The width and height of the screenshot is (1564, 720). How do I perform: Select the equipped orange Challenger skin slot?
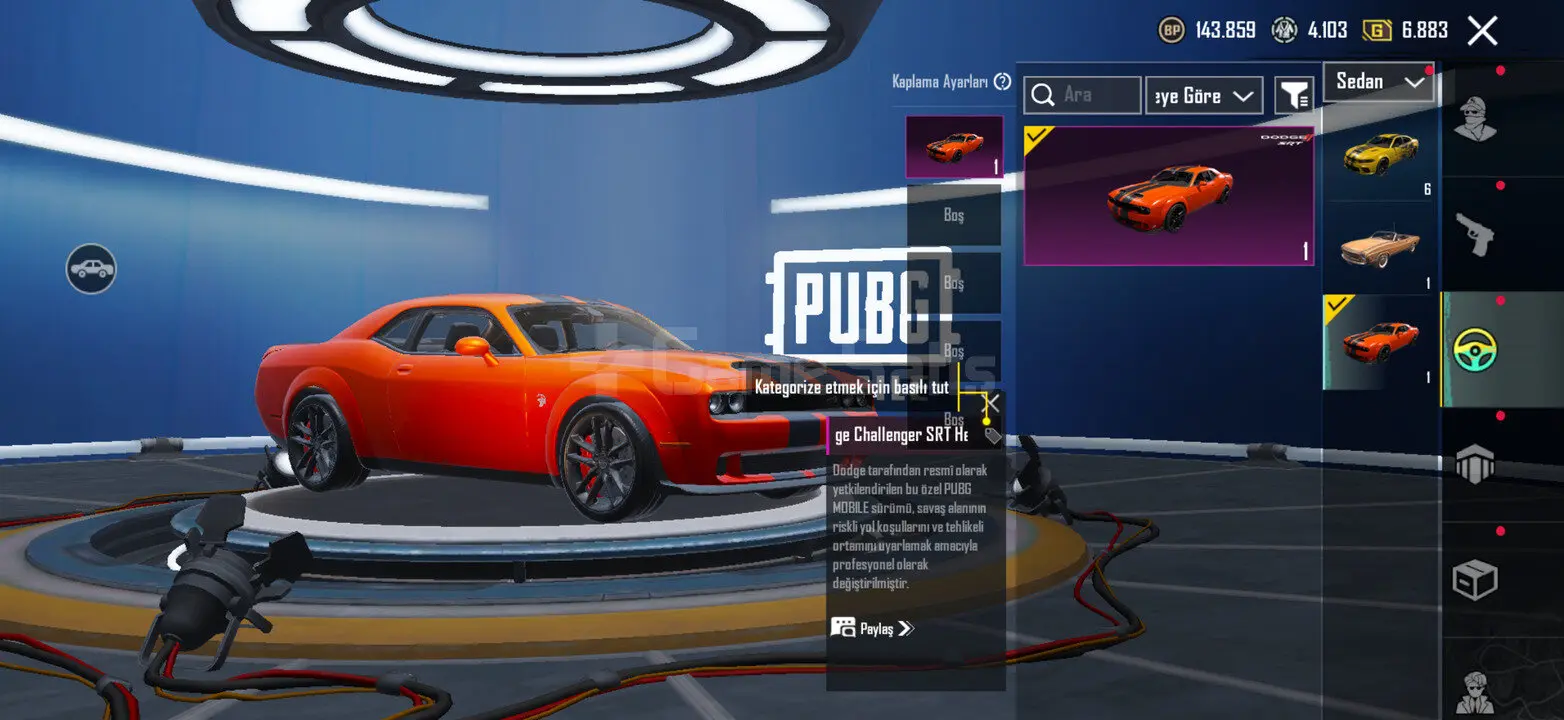[x=954, y=147]
